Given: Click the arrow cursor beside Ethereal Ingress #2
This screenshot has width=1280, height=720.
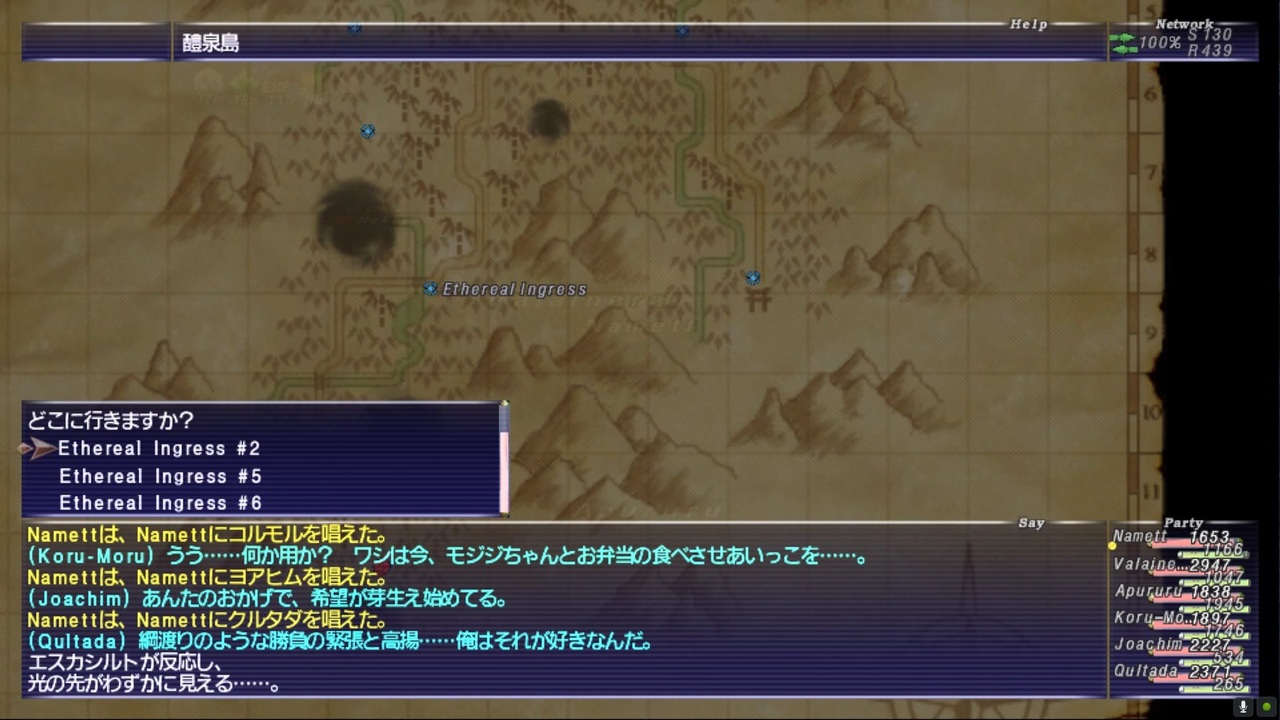Looking at the screenshot, I should (38, 448).
